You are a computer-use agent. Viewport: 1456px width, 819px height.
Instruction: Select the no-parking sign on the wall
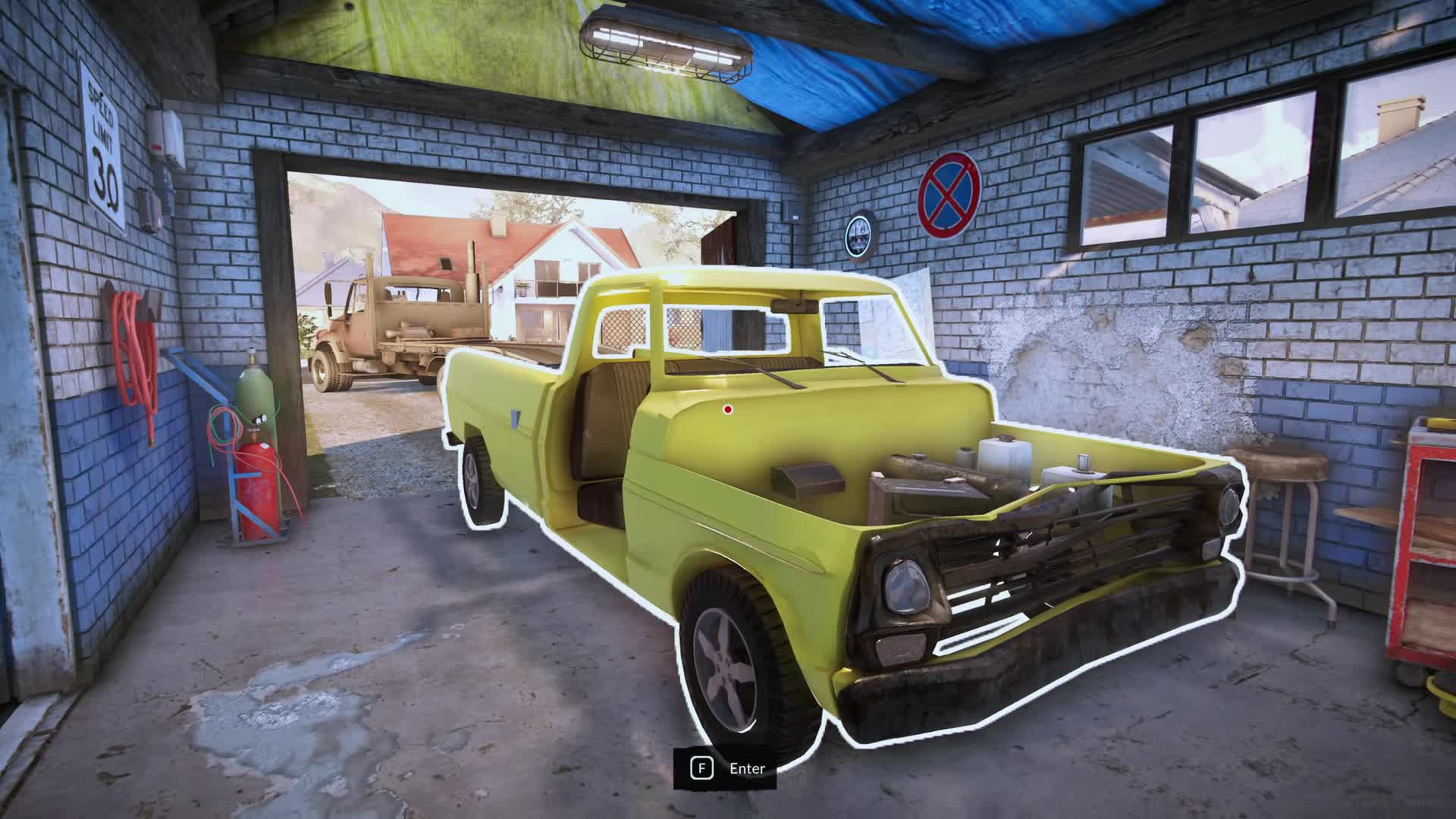coord(949,193)
